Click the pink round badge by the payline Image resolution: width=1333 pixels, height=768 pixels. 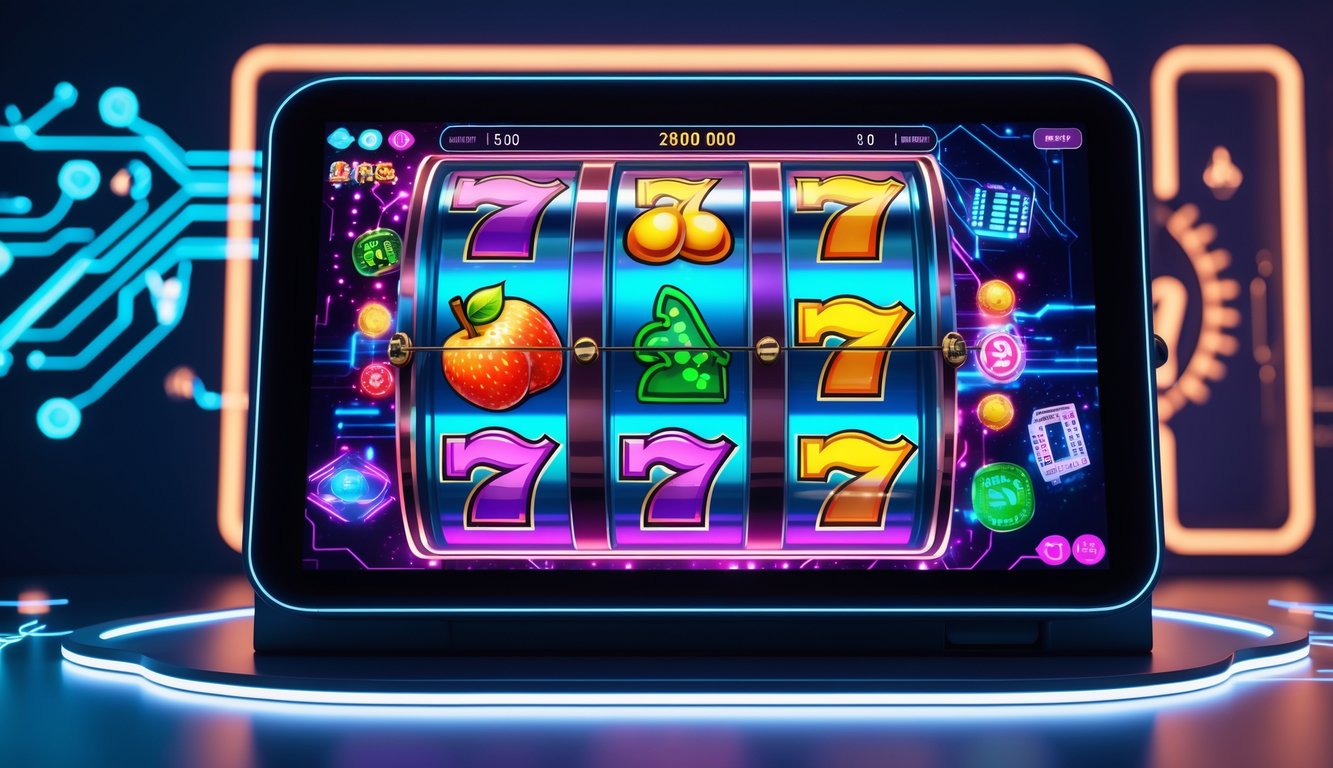pos(1000,355)
